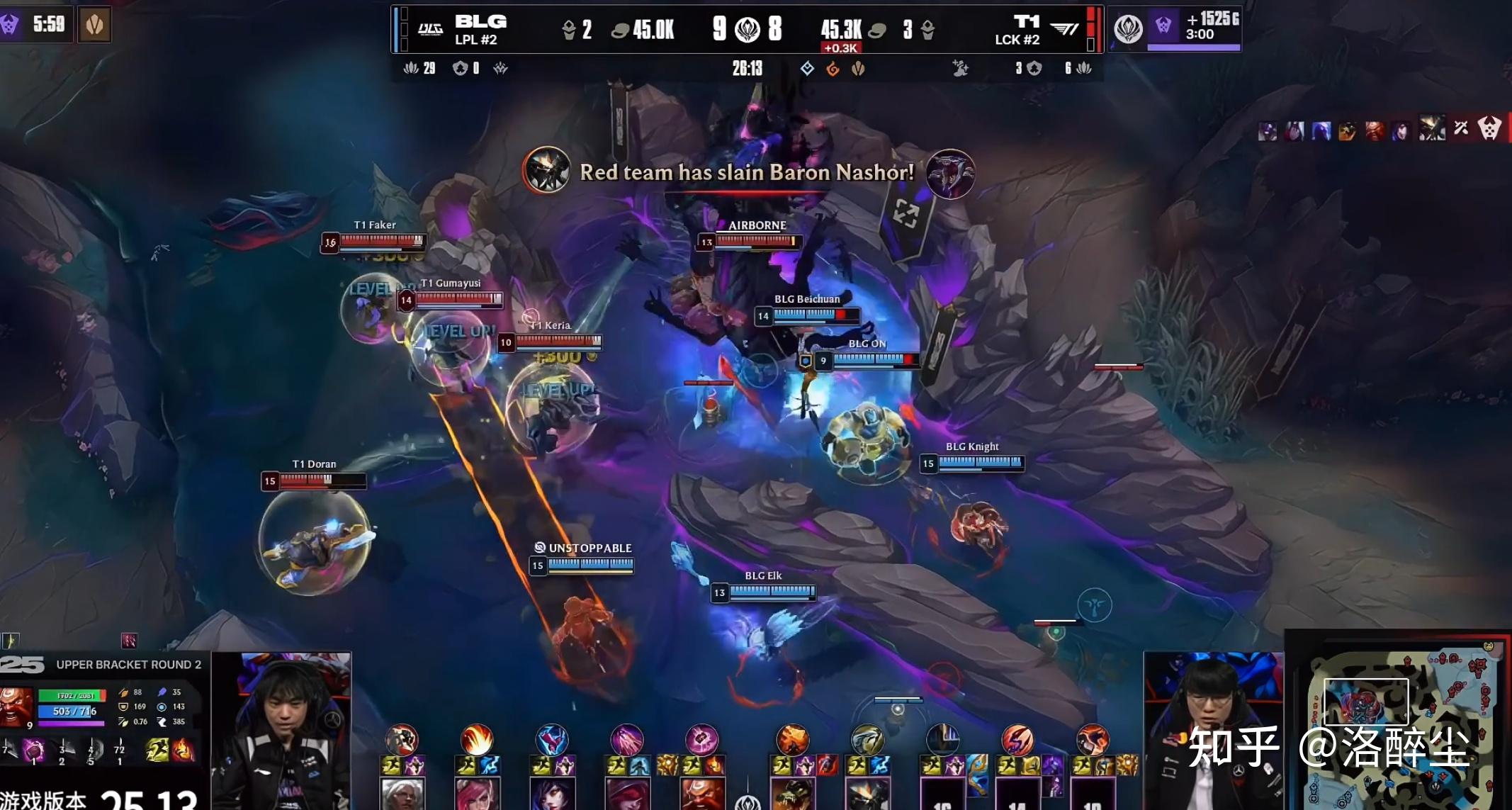Screen dimensions: 1512x810
Task: Click the T1 team logo on the scoreboard
Action: [1064, 29]
